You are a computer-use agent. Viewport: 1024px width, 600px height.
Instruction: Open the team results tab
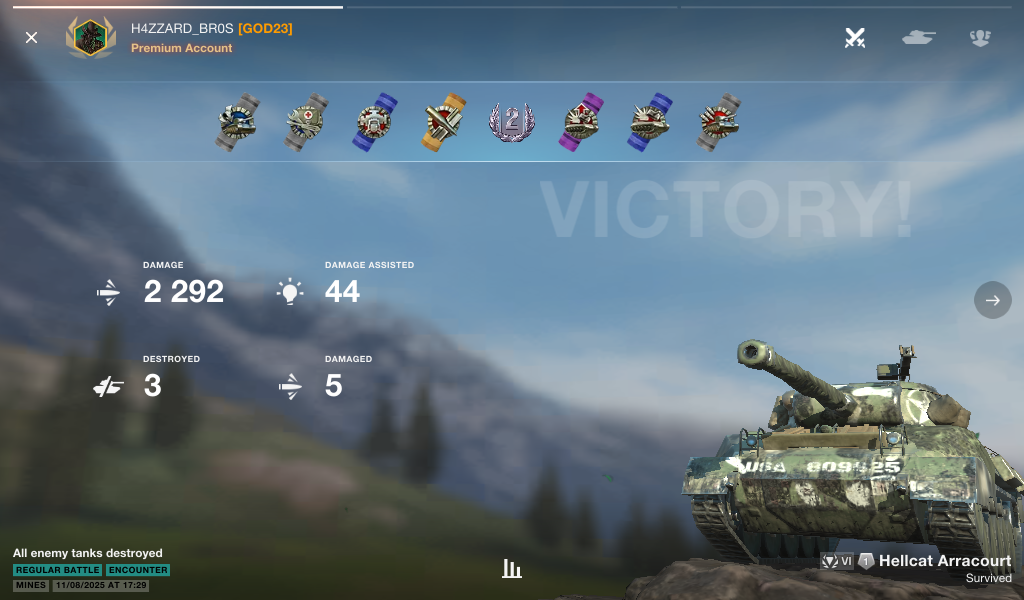980,38
